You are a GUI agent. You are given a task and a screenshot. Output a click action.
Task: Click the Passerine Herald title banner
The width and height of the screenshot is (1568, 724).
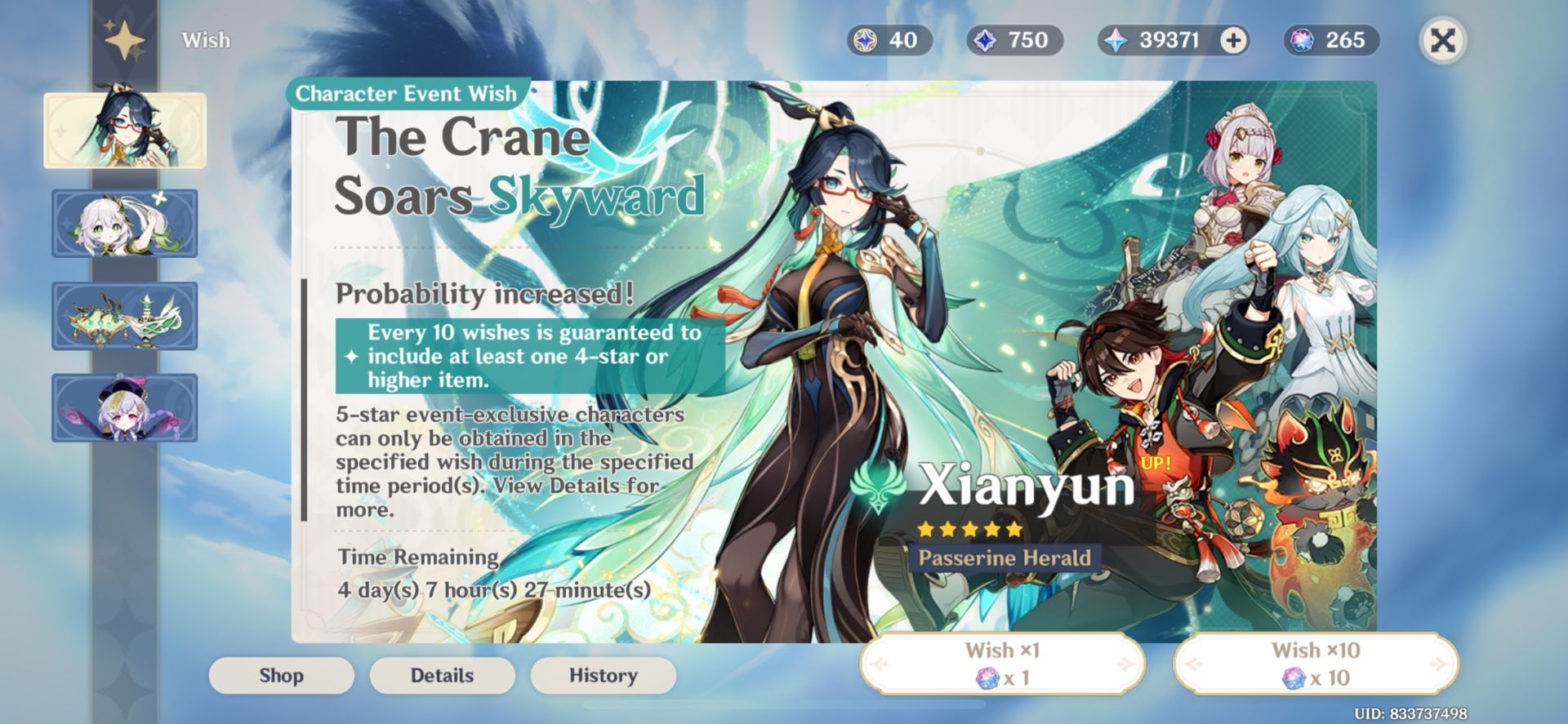pyautogui.click(x=1004, y=559)
